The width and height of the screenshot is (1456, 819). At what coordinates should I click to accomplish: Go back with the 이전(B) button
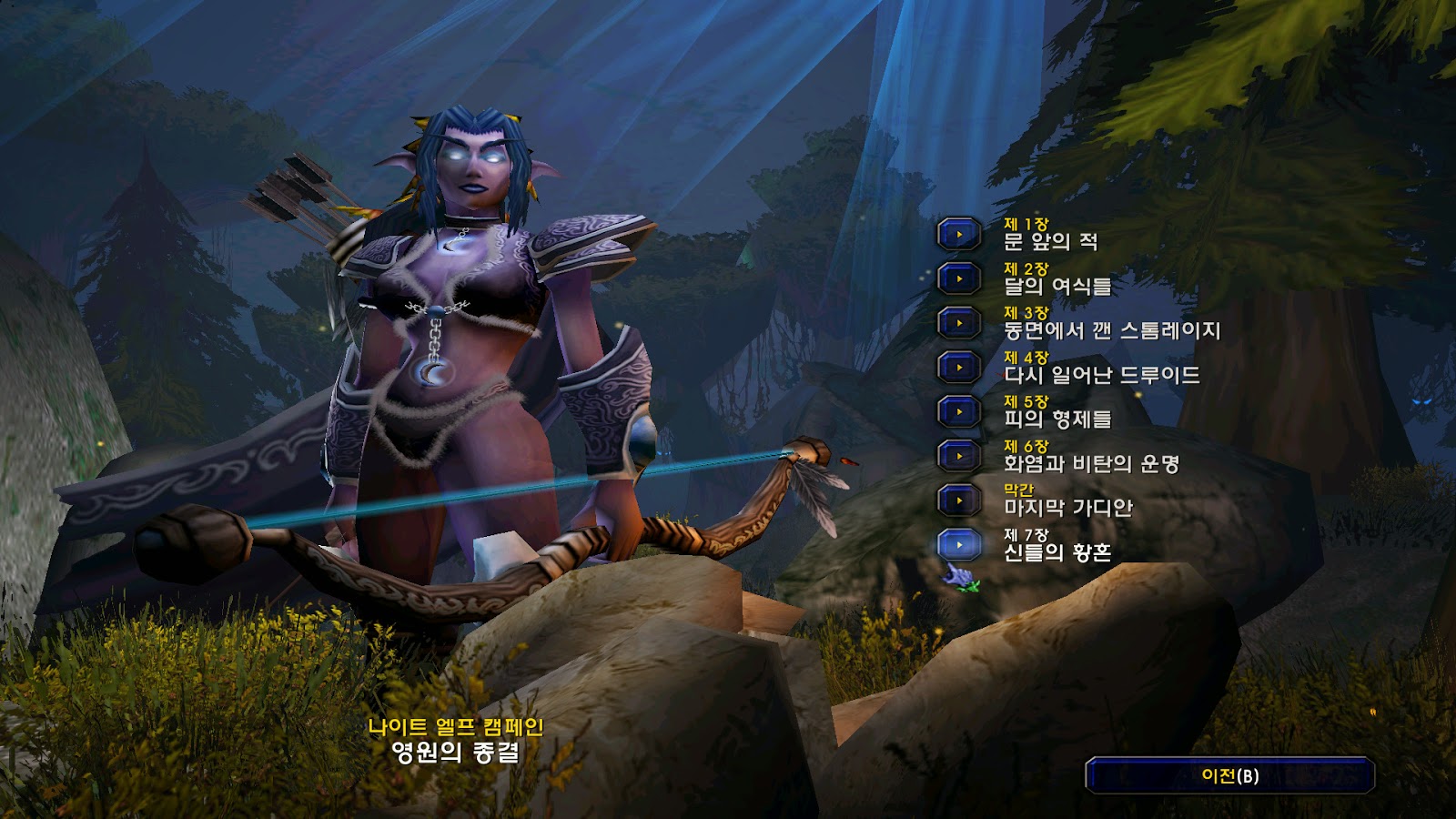tap(1229, 775)
